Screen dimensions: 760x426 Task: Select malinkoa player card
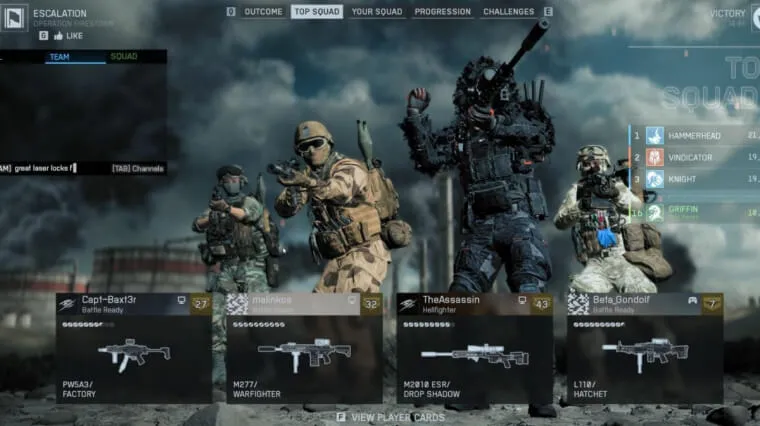coord(304,347)
